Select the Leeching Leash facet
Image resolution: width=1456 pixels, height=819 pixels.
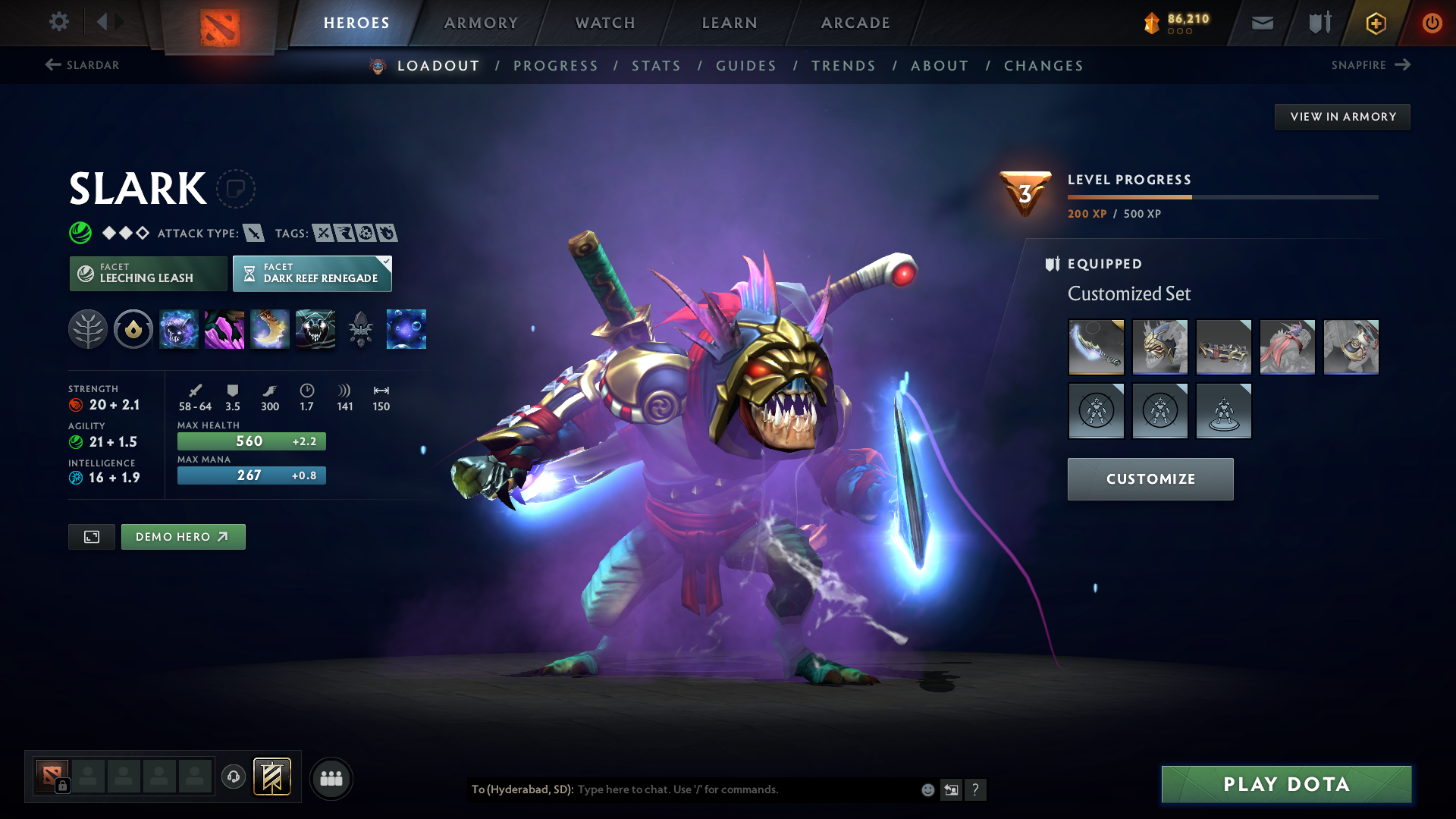(148, 273)
